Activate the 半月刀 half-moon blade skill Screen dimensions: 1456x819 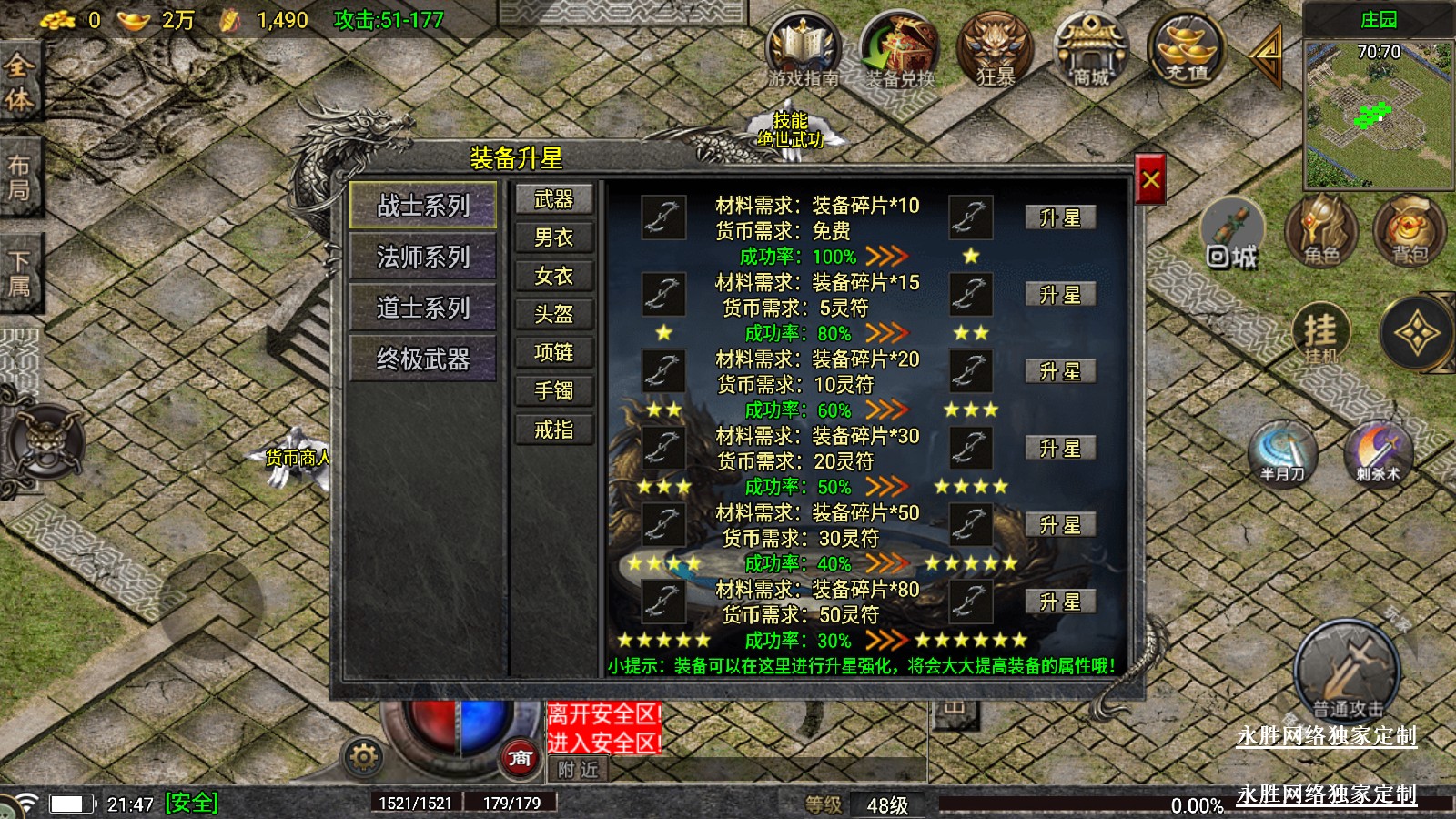coord(1283,452)
